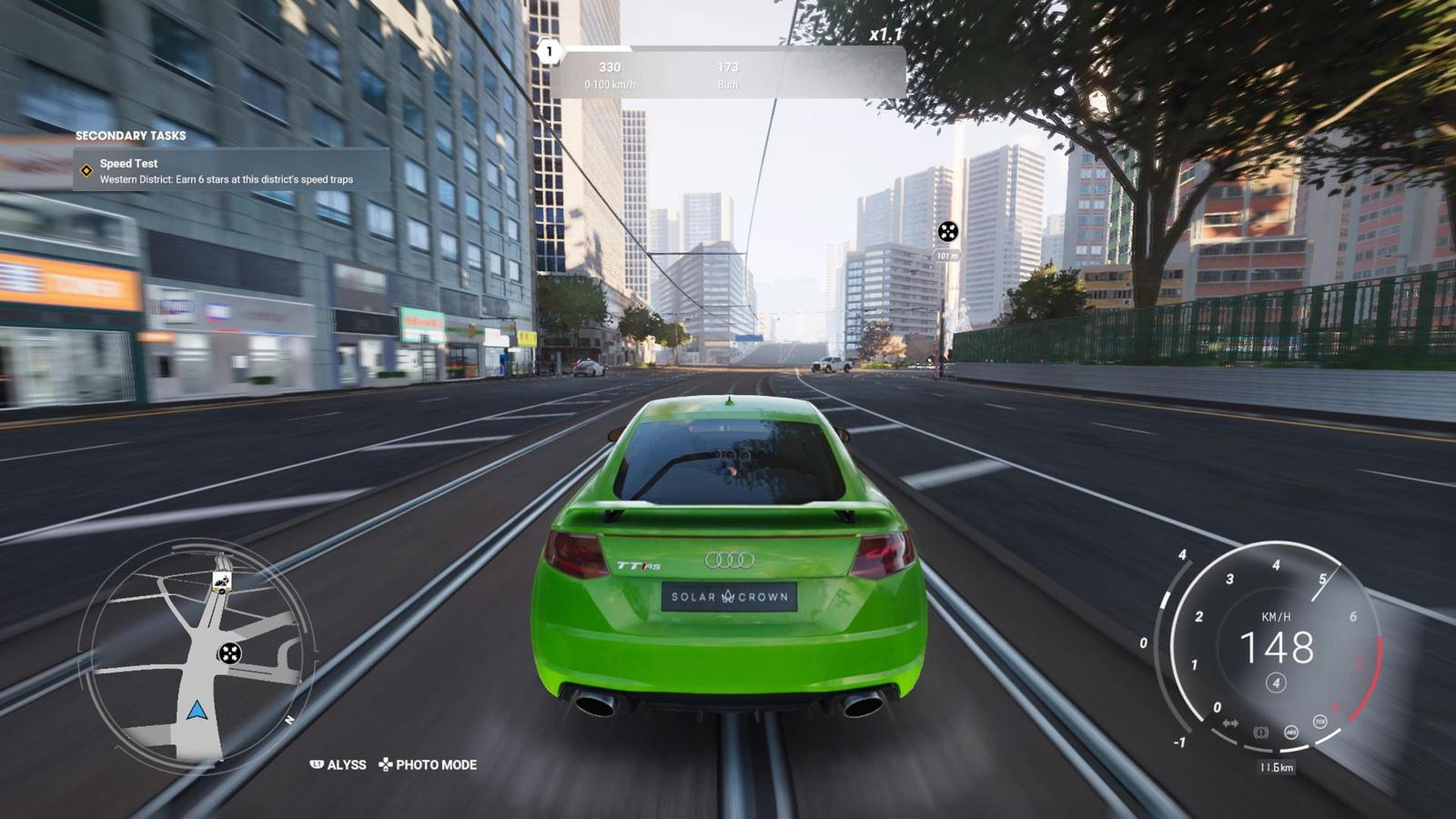Toggle the gear indicator circle showing 4
The image size is (1456, 819).
[1277, 682]
